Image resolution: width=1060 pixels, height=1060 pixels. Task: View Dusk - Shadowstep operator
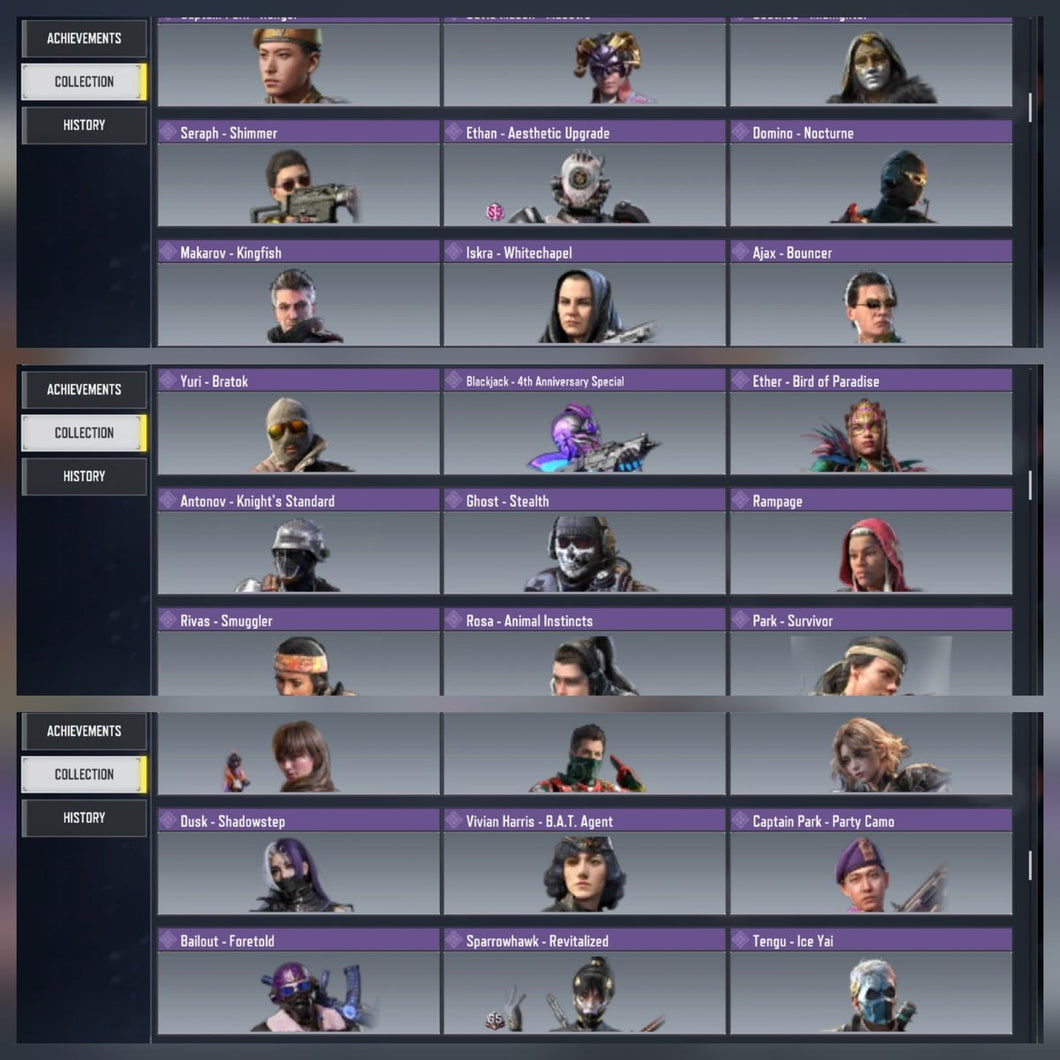[x=298, y=863]
